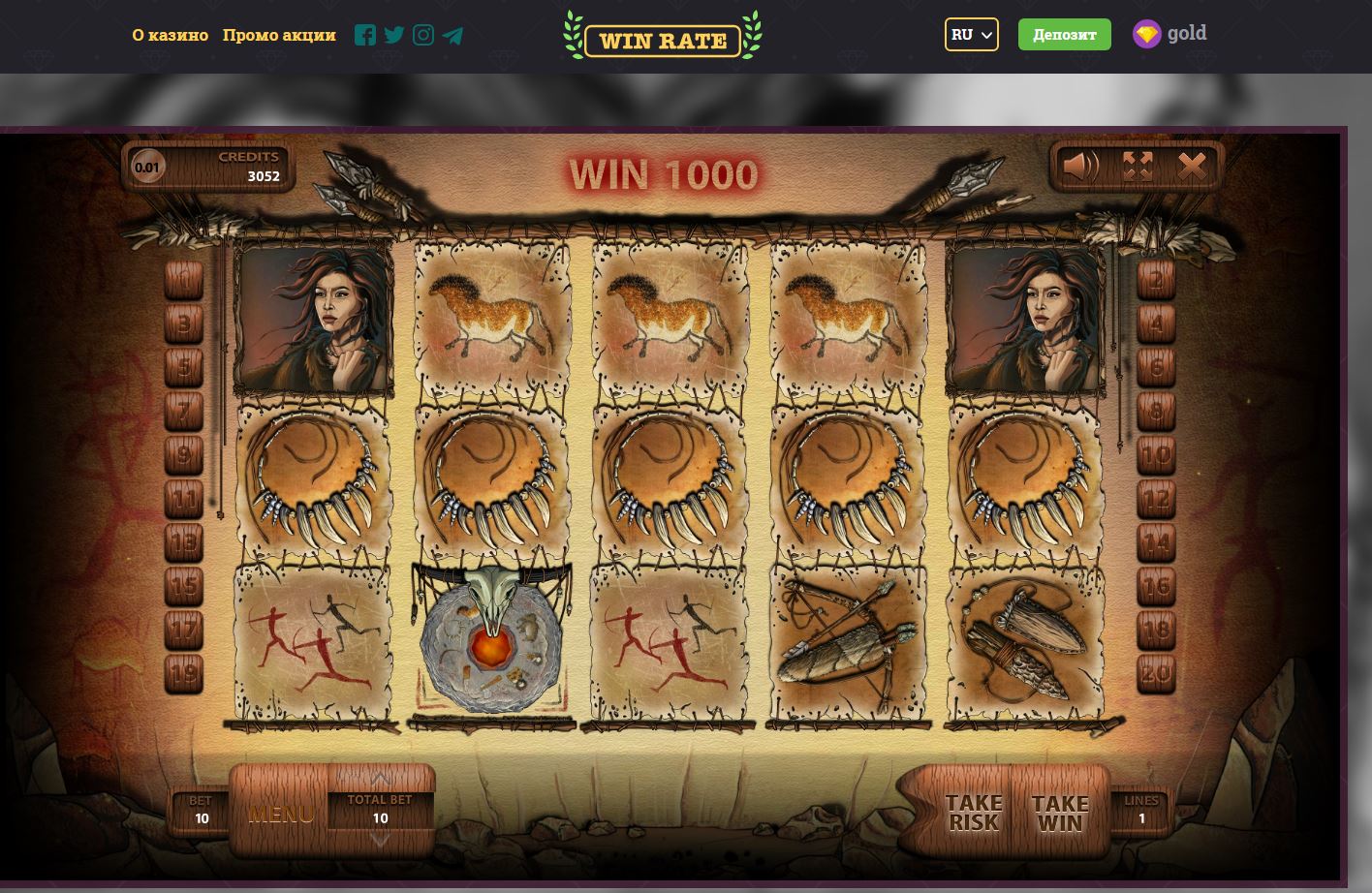Collect winnings with TAKE WIN

1060,813
